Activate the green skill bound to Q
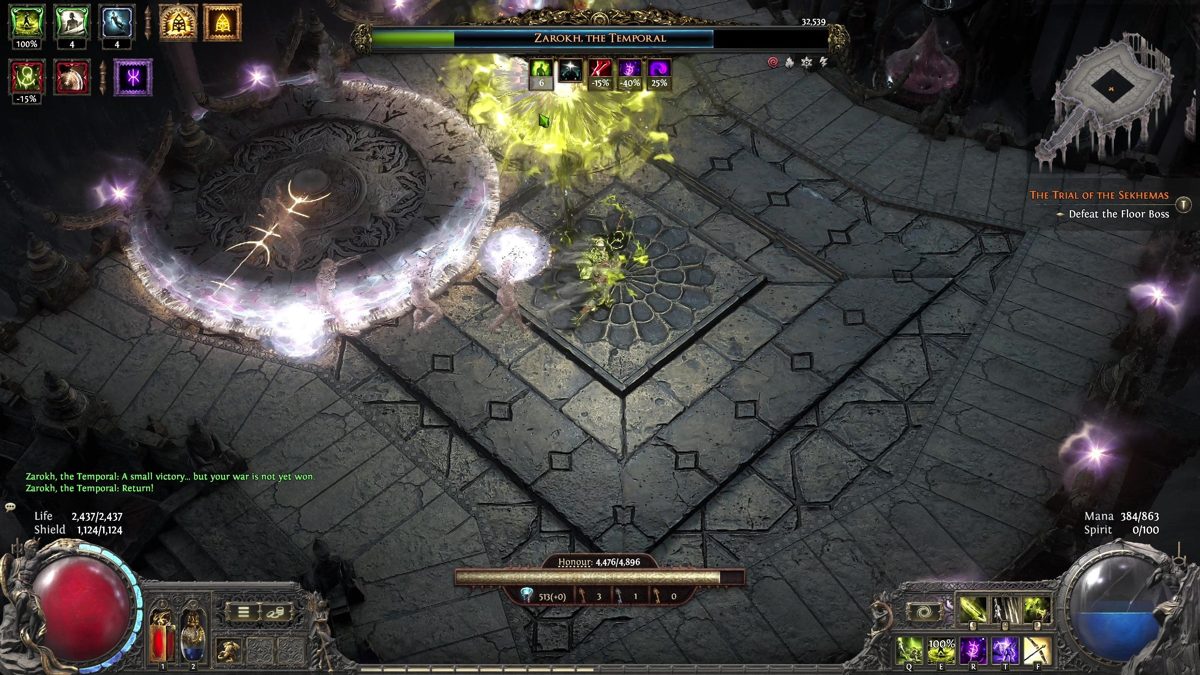The image size is (1200, 675). pyautogui.click(x=909, y=650)
